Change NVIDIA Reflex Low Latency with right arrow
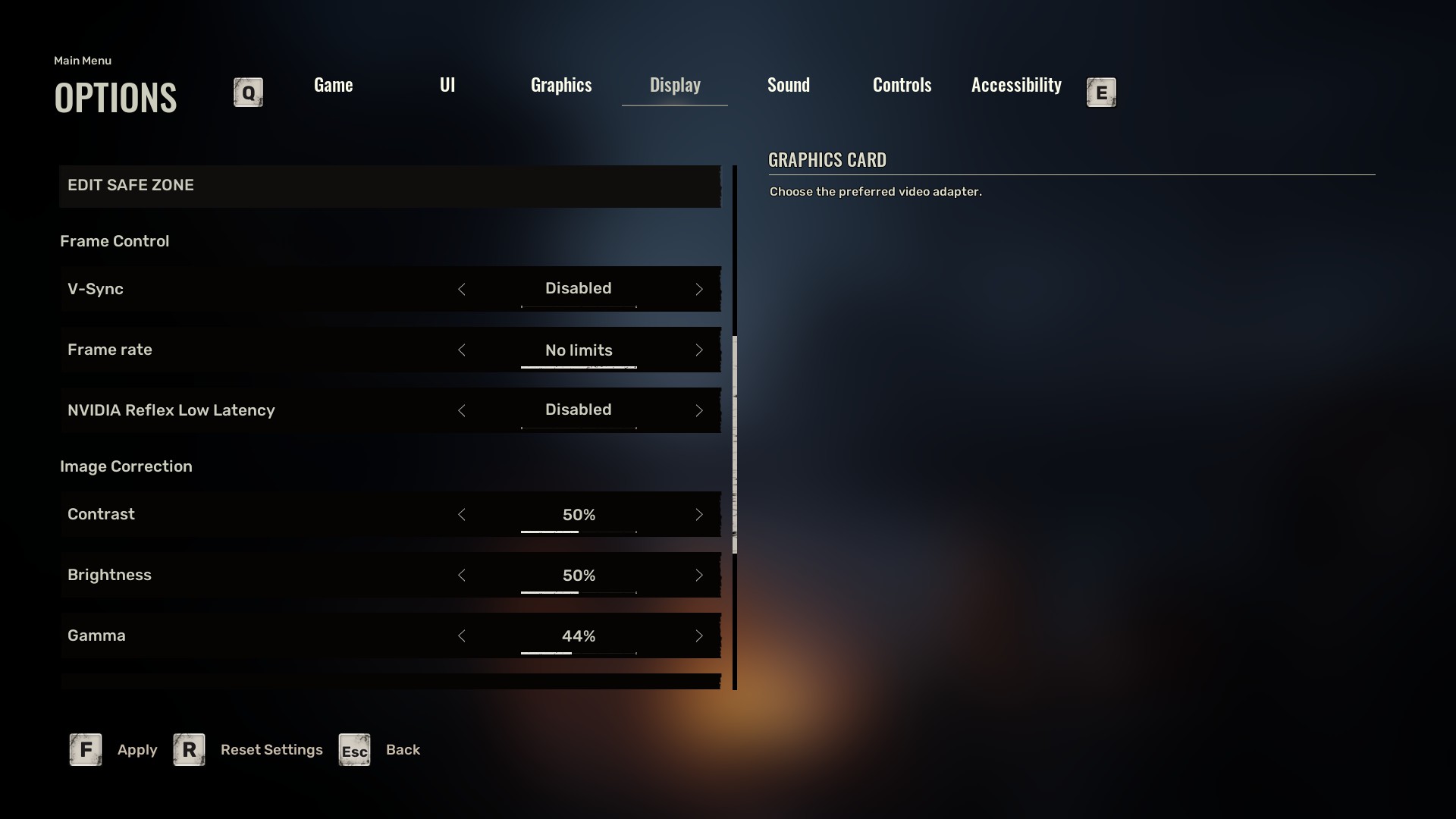This screenshot has width=1456, height=819. [699, 410]
